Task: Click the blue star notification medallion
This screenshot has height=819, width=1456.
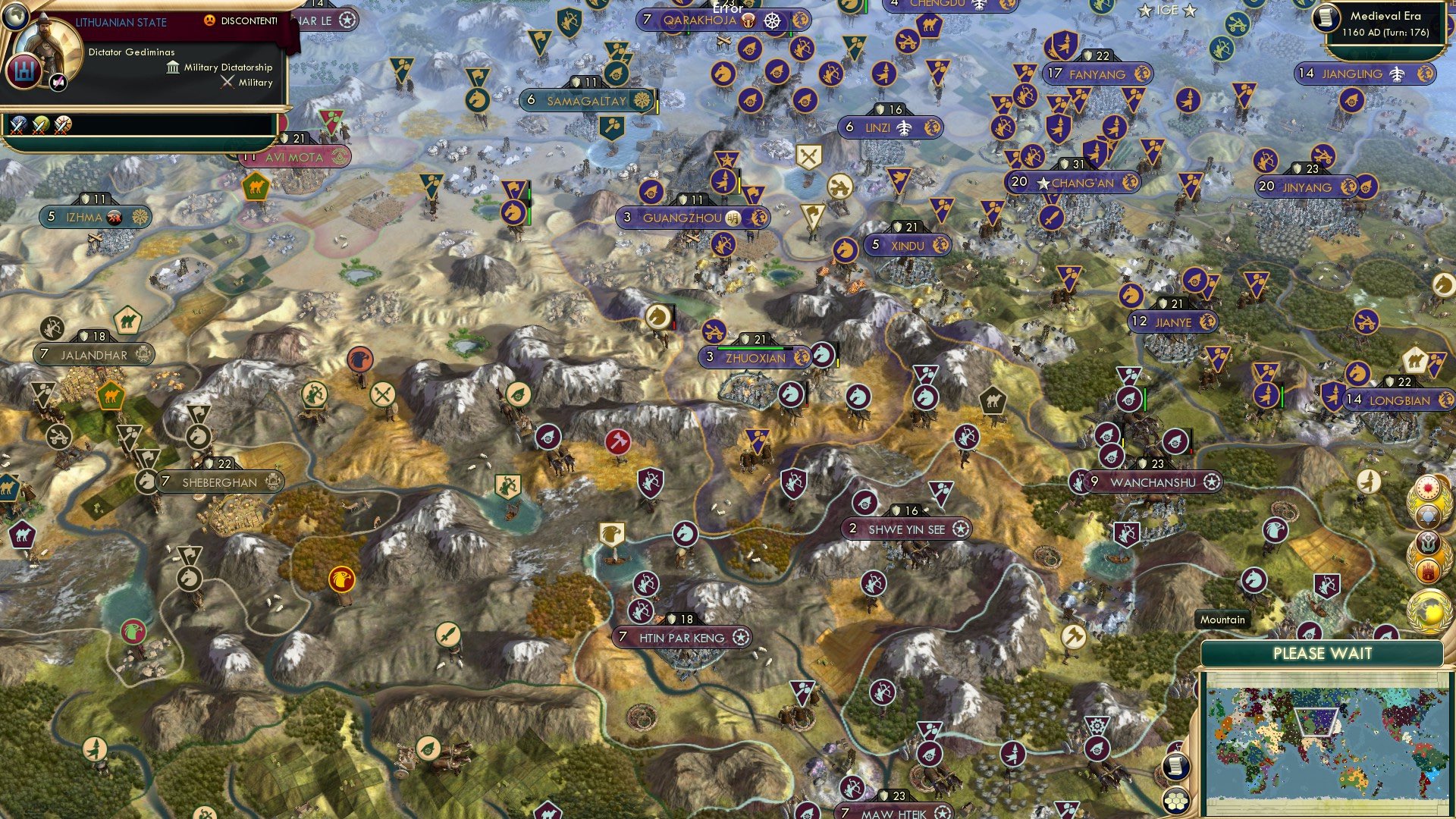Action: [1429, 516]
